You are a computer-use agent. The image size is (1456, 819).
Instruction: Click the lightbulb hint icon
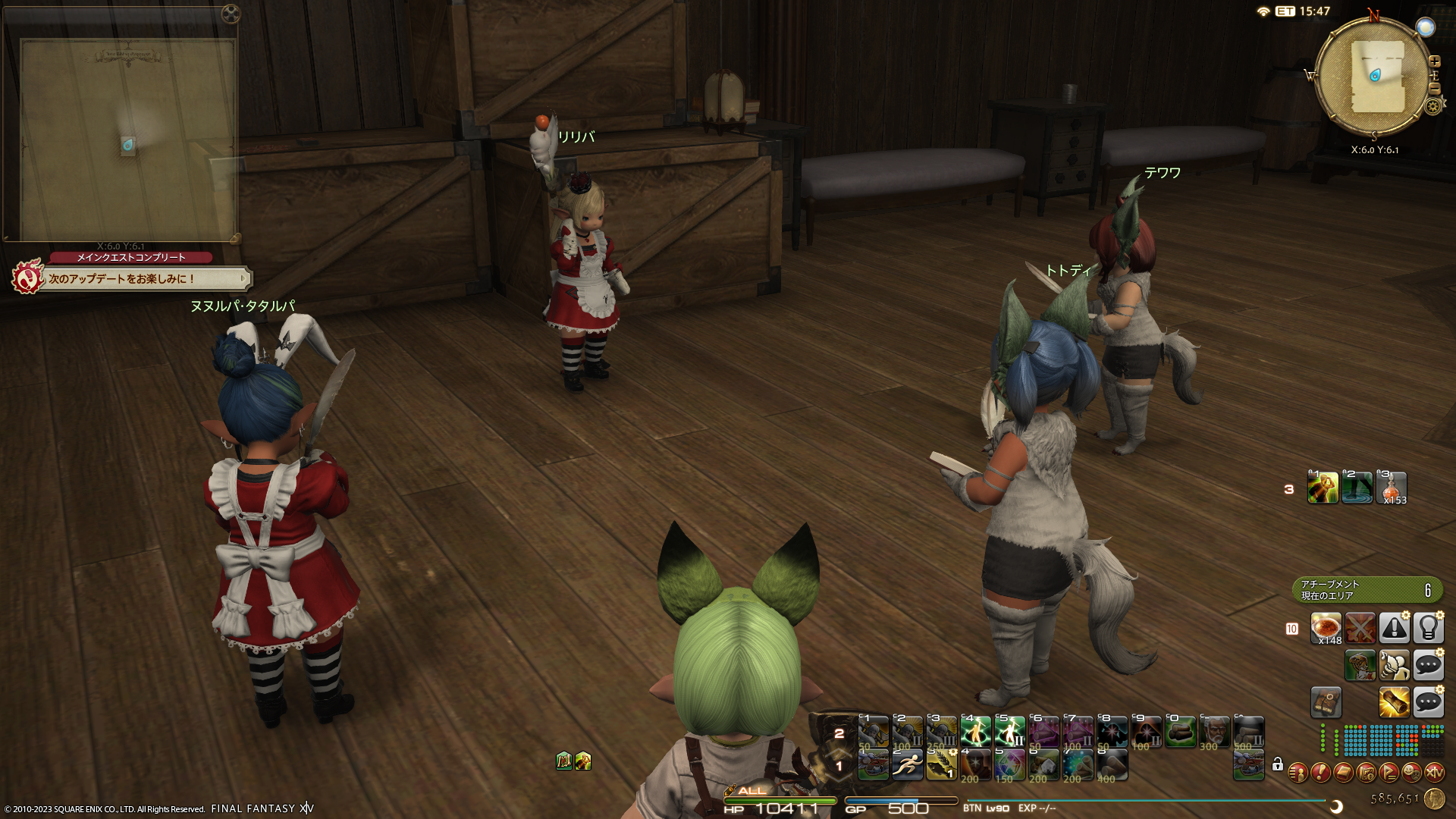click(x=1428, y=629)
